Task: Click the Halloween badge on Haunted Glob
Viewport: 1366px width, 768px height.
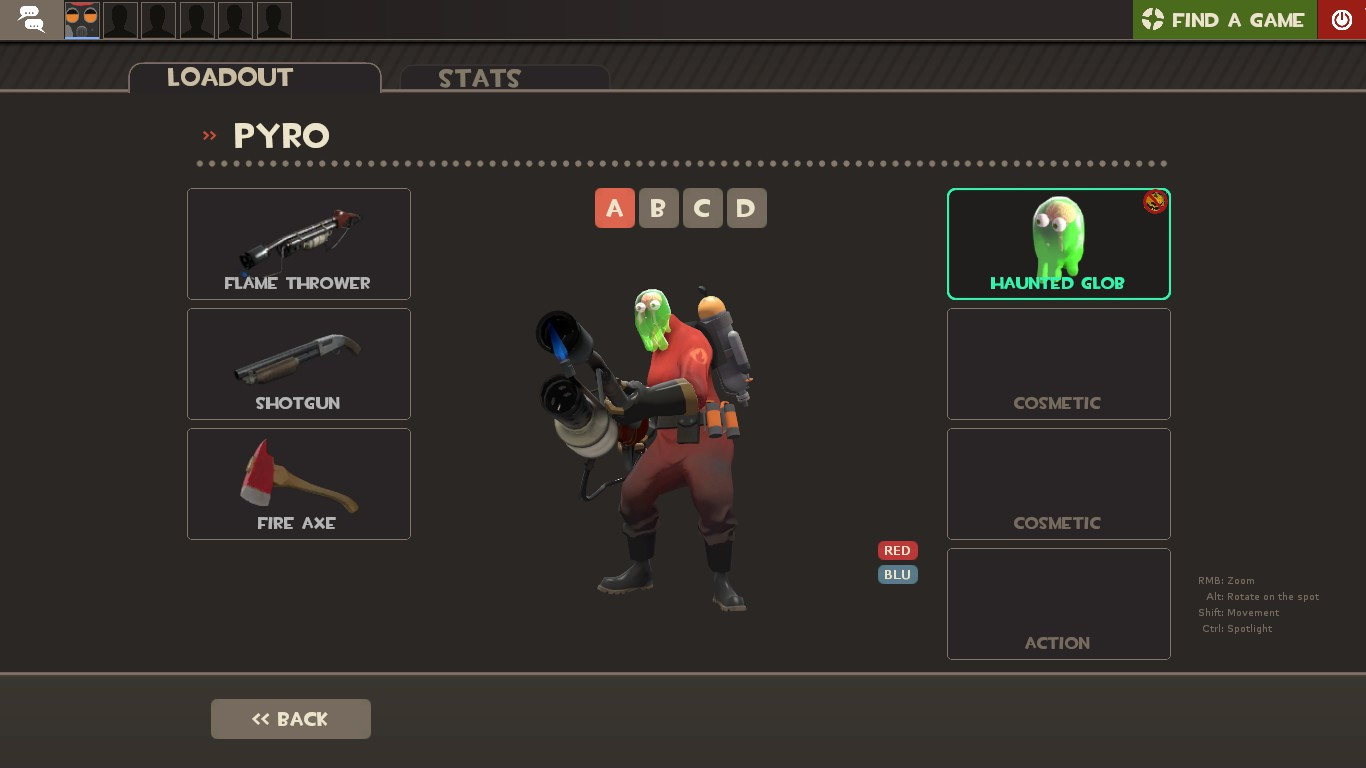Action: pos(1154,202)
